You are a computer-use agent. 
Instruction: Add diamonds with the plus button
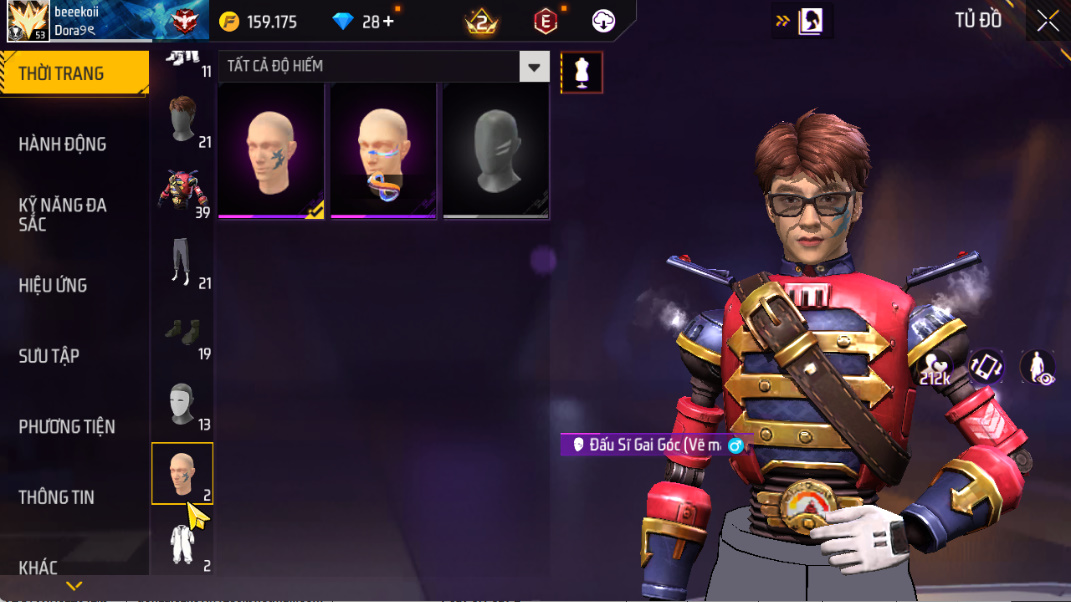(x=387, y=21)
